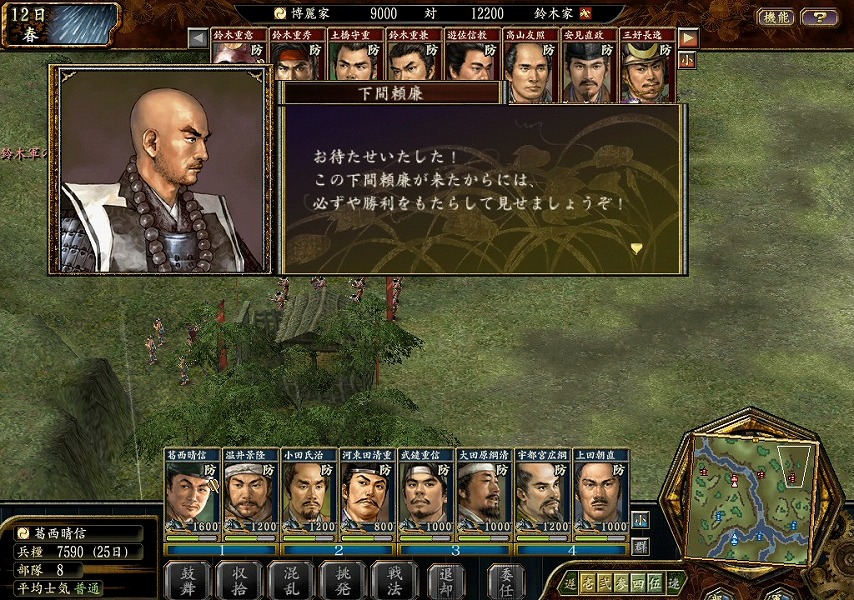Delegate control with the 委任 button
The image size is (854, 600).
506,579
